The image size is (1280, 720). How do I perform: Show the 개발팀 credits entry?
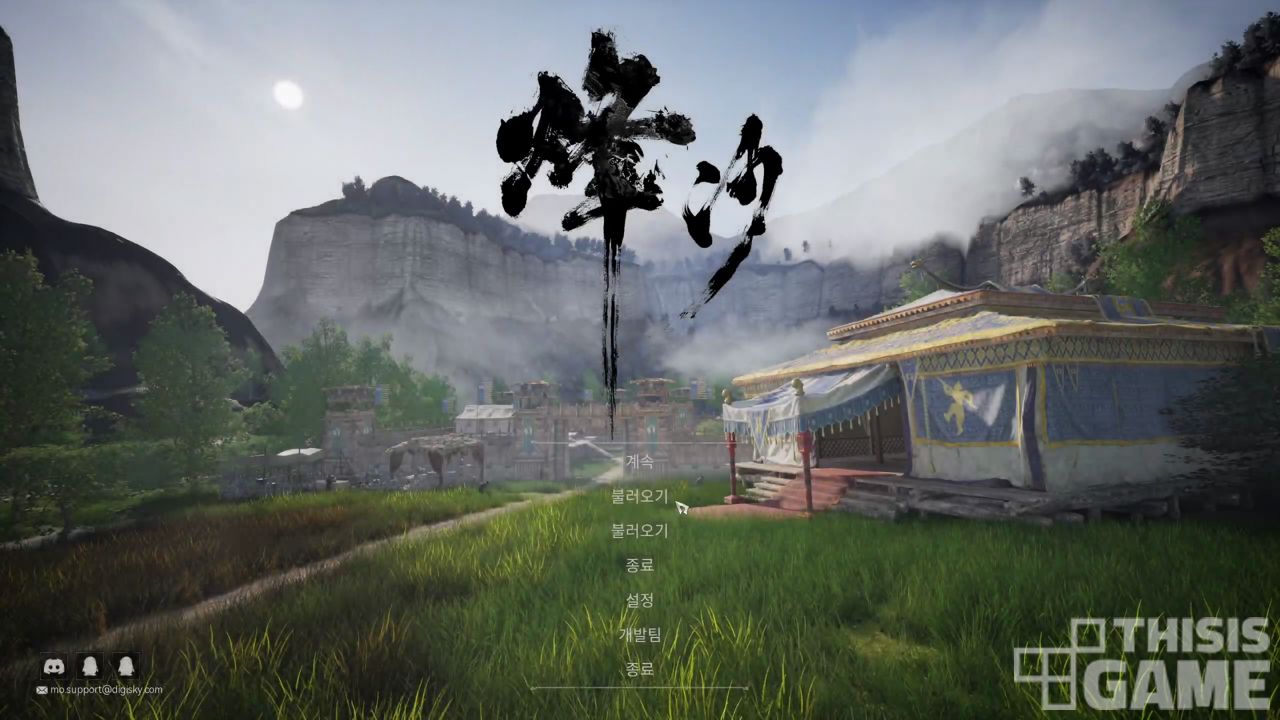pyautogui.click(x=639, y=635)
